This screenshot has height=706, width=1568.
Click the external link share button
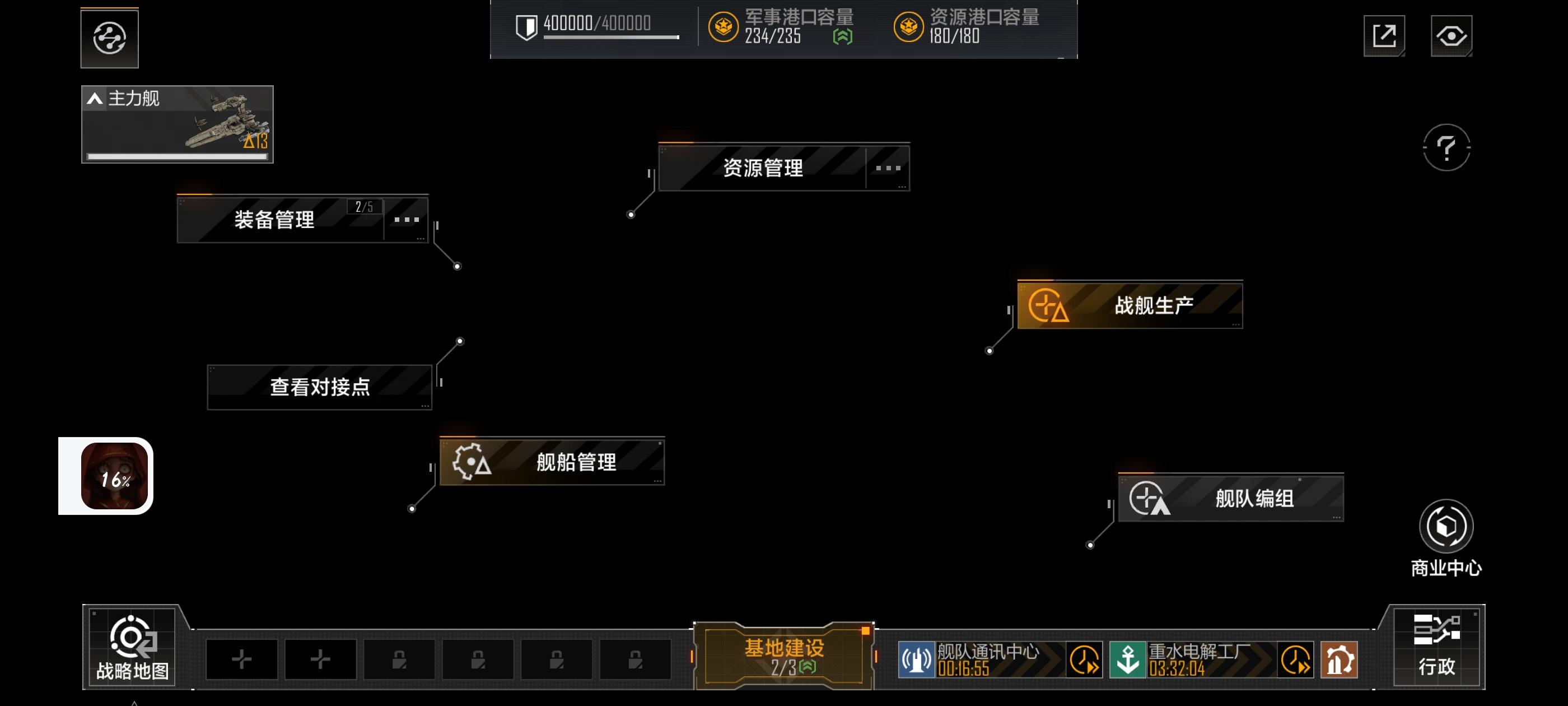pos(1384,36)
